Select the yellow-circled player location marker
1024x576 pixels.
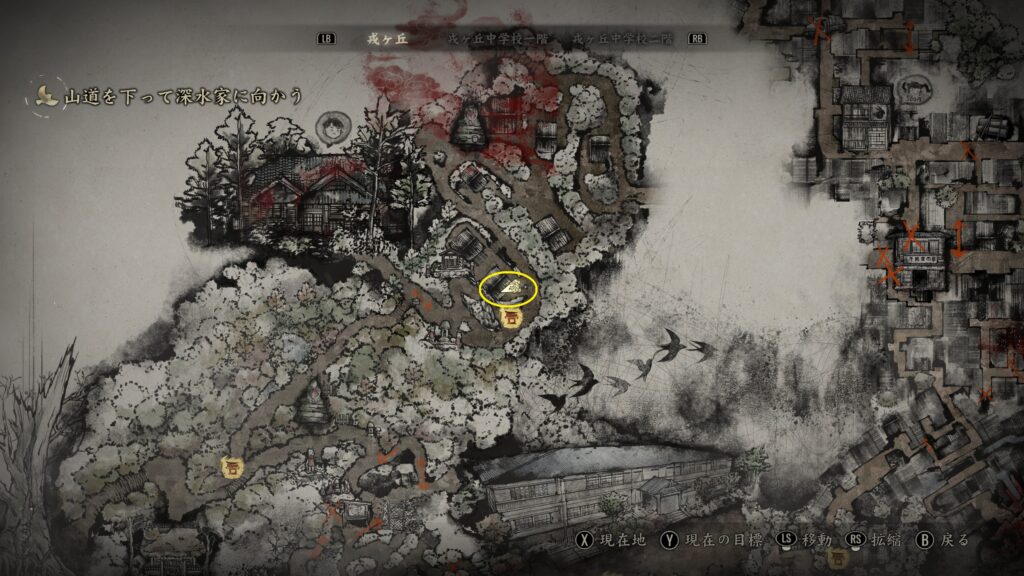[509, 289]
